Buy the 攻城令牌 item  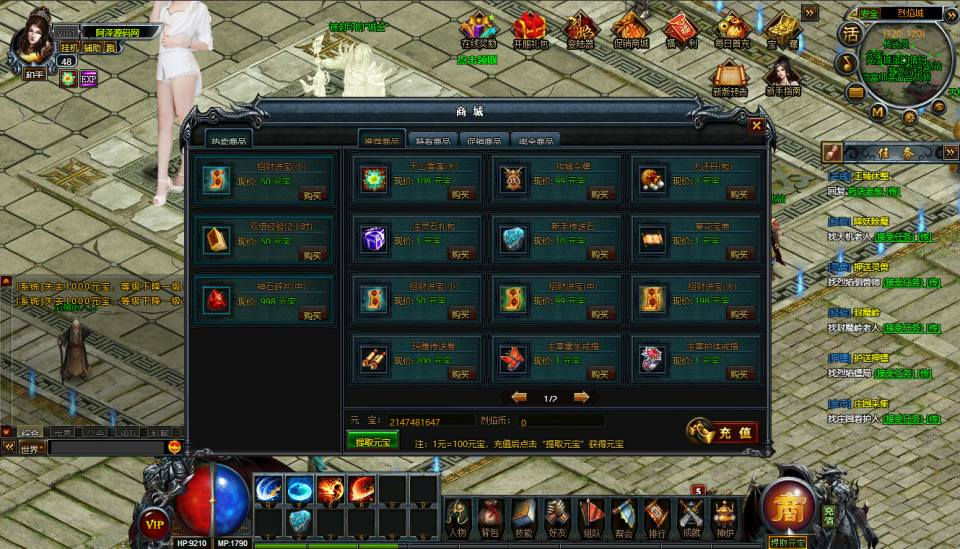(595, 195)
